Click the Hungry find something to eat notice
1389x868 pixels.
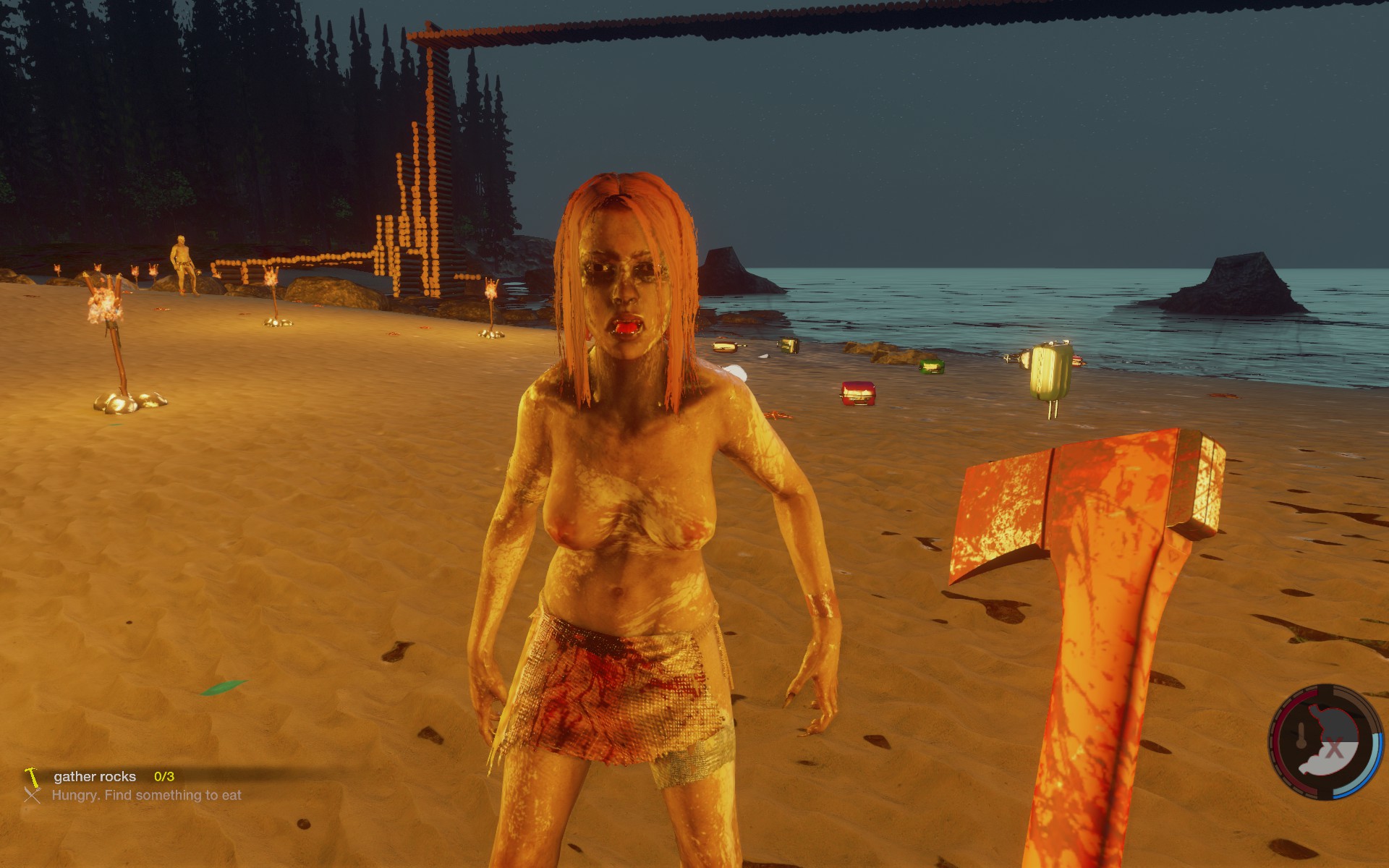[146, 795]
